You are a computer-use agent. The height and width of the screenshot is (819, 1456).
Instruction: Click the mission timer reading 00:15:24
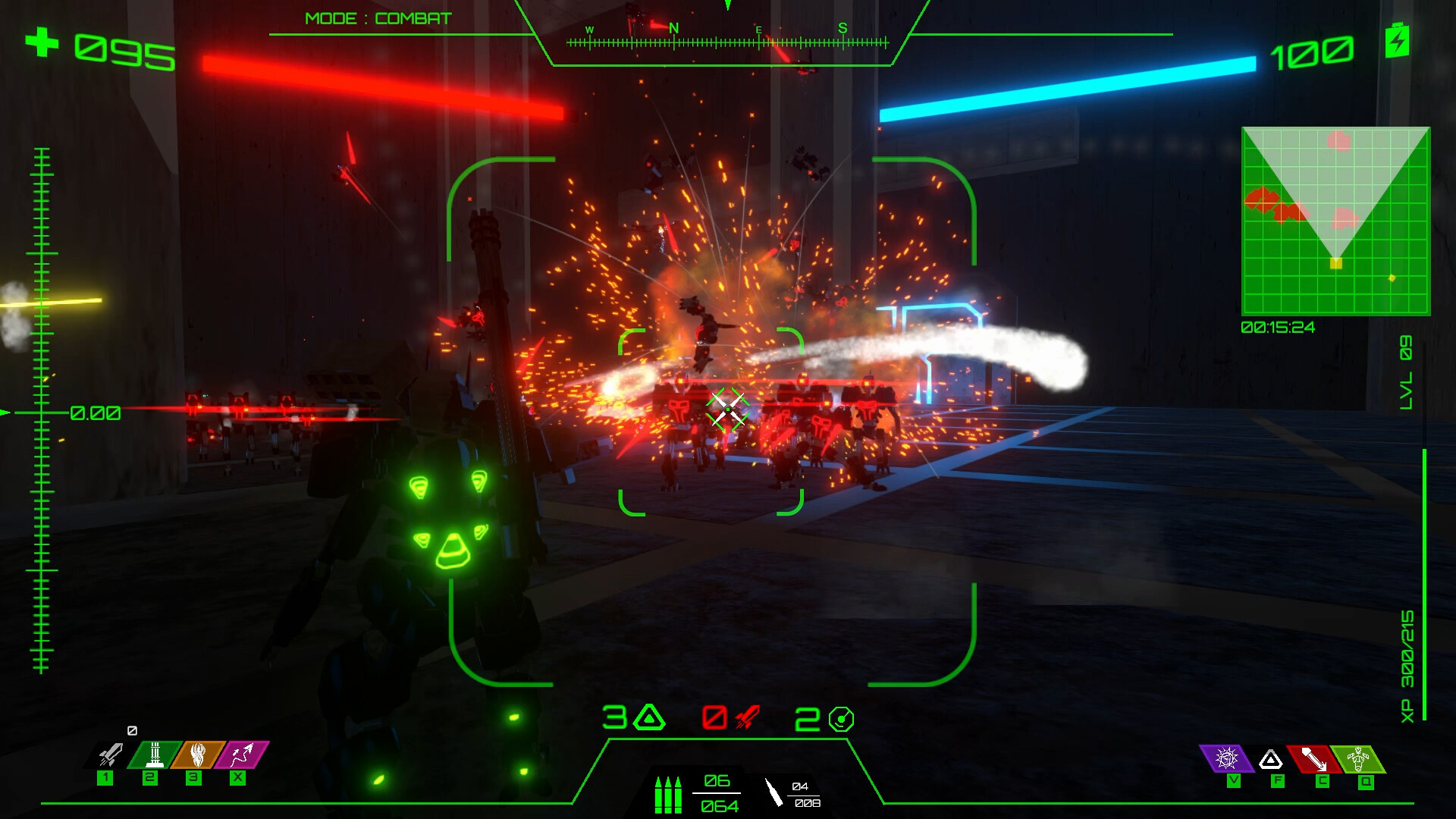click(1277, 327)
